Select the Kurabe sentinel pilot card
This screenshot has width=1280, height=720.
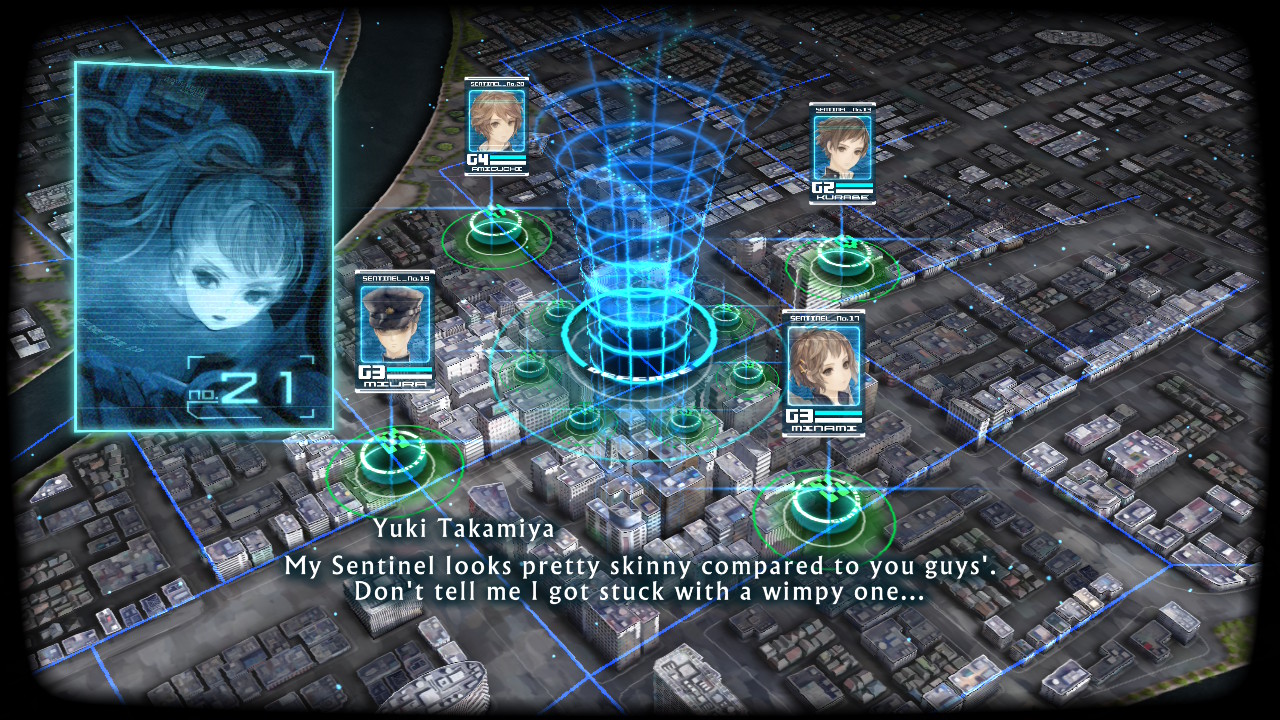pos(842,153)
